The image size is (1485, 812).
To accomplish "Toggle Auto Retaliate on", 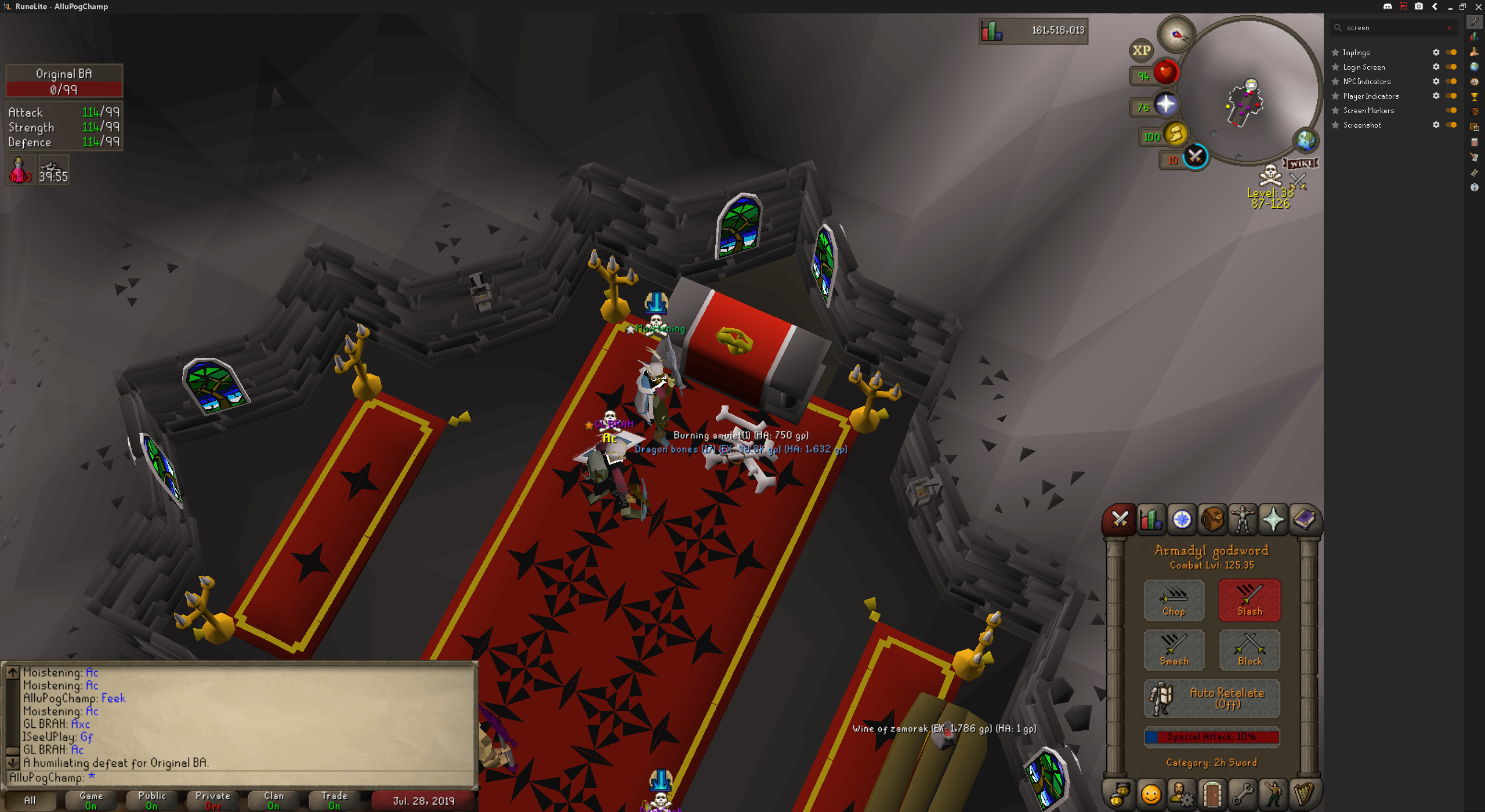I will [x=1212, y=698].
